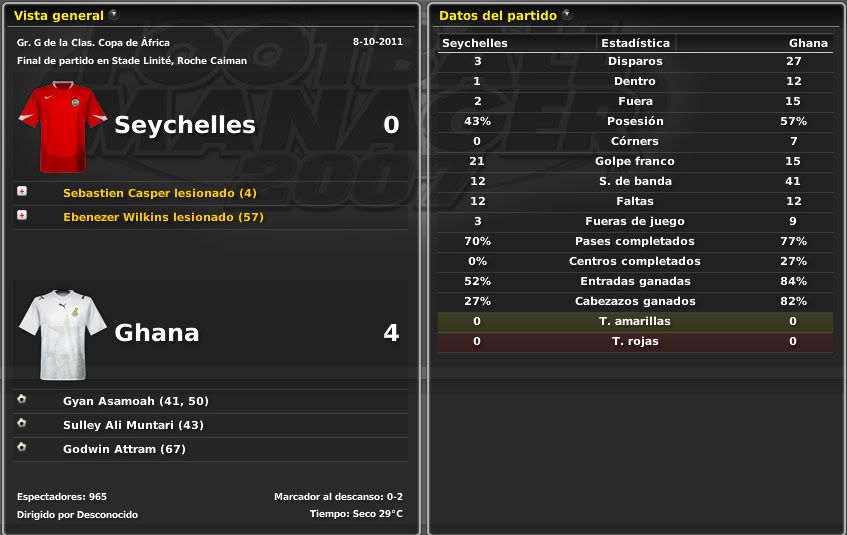Select the Ghana team name

click(157, 333)
